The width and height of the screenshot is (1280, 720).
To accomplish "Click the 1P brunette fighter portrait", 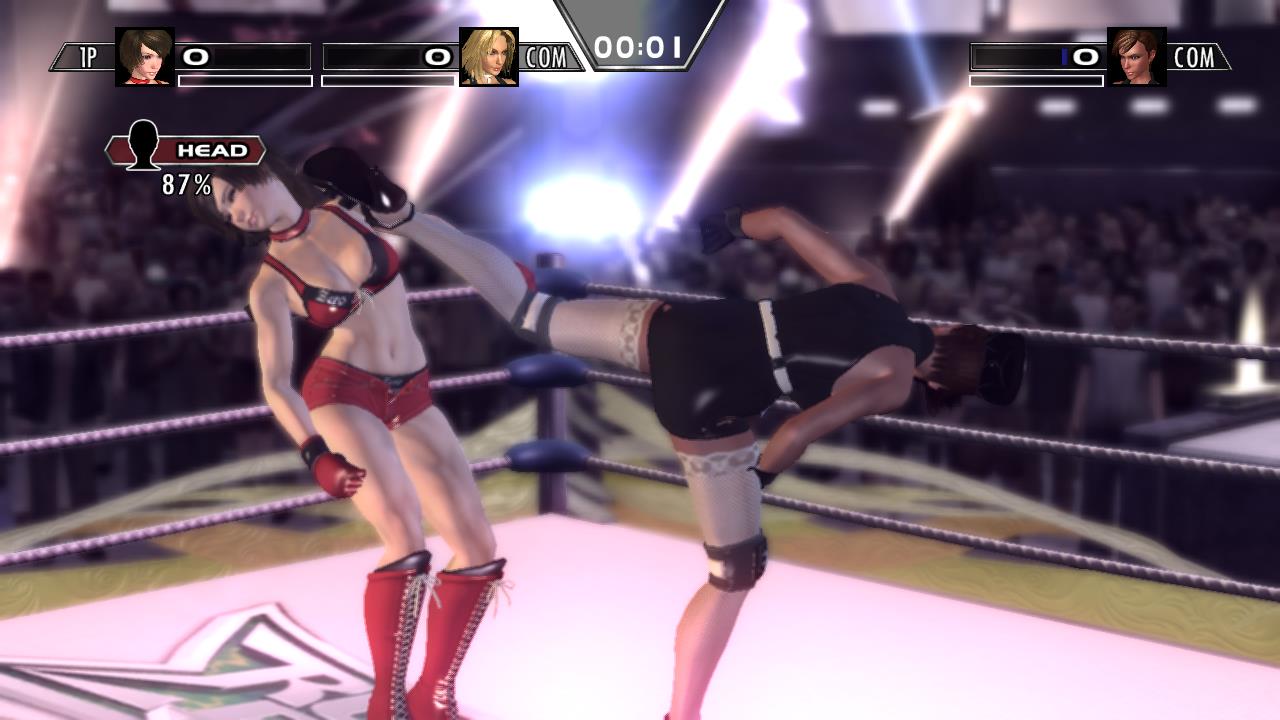I will tap(145, 57).
